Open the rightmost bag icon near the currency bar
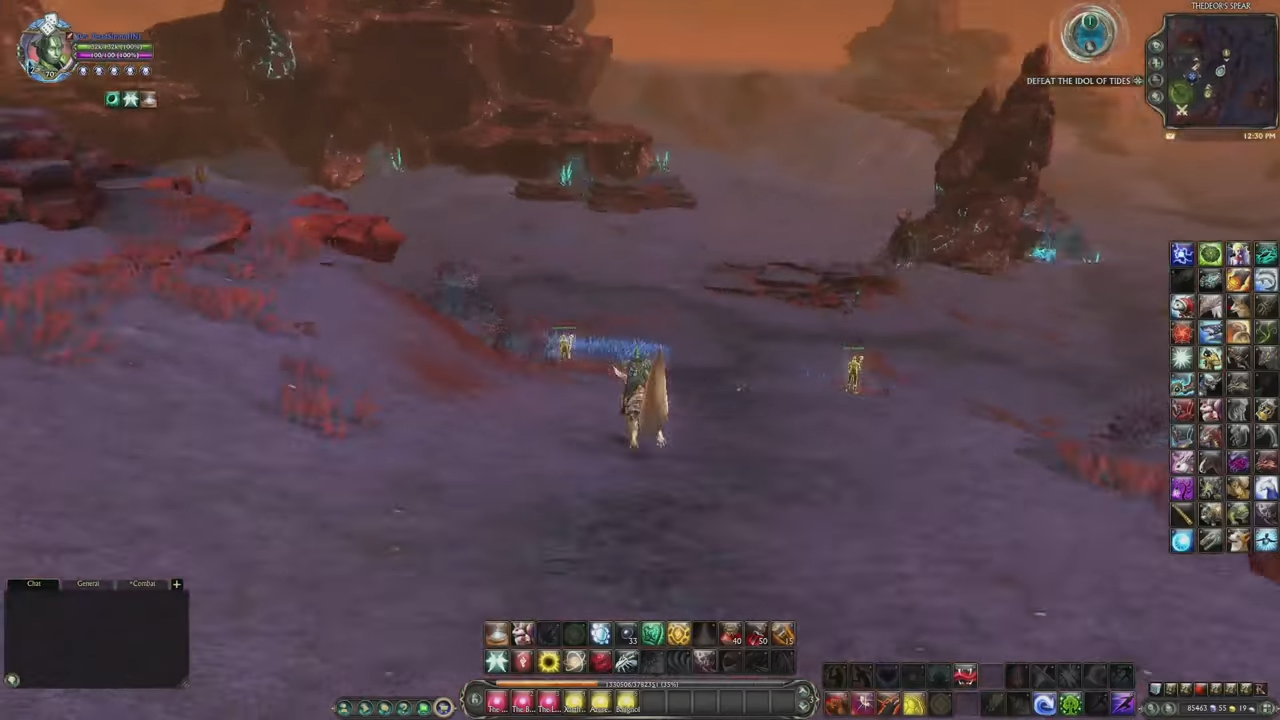 pyautogui.click(x=1261, y=688)
